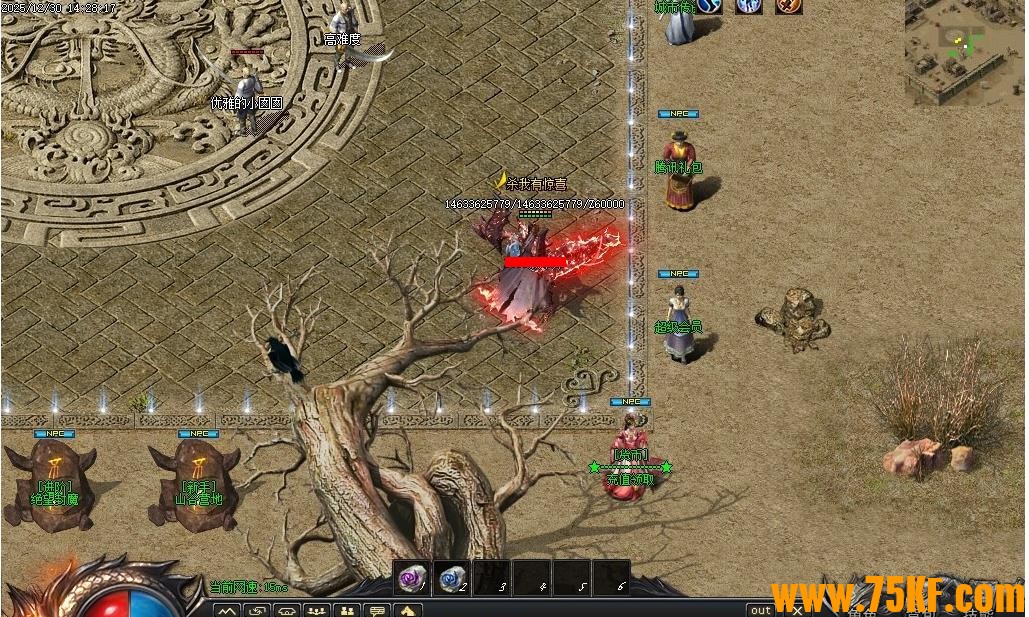
Task: Click the yellow horse mount button
Action: click(x=407, y=610)
